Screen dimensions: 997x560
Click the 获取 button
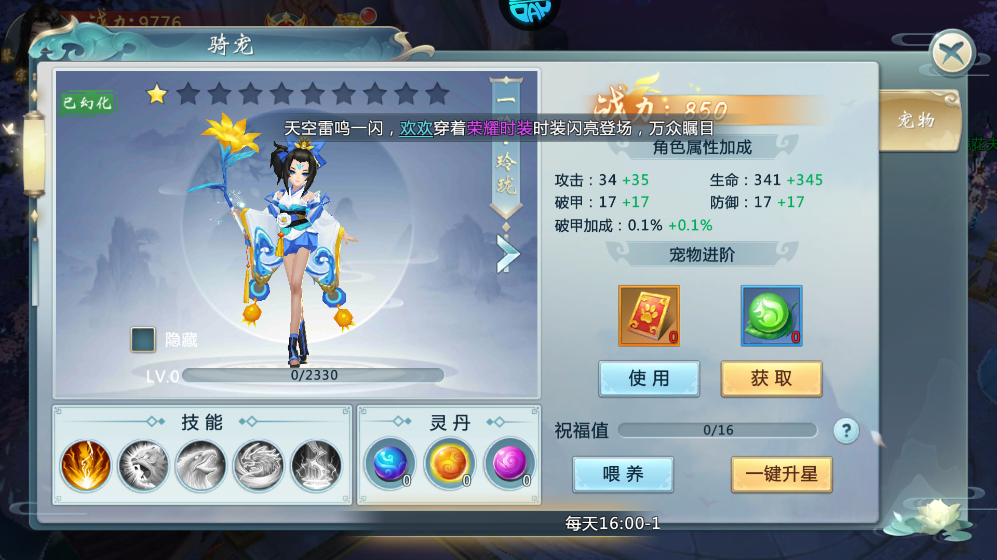pos(771,379)
